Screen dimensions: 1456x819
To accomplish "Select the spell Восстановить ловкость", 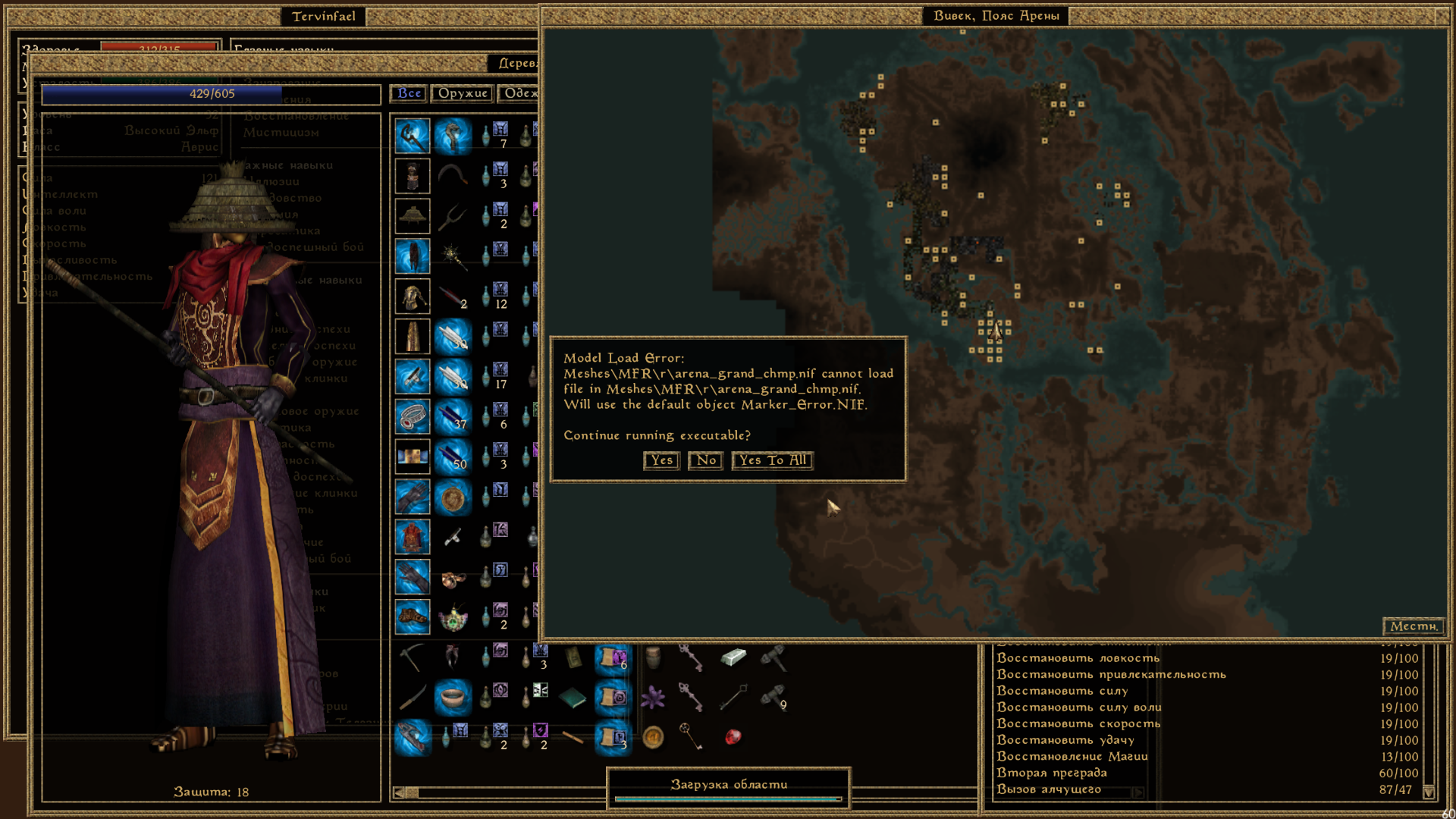I will pos(1078,658).
